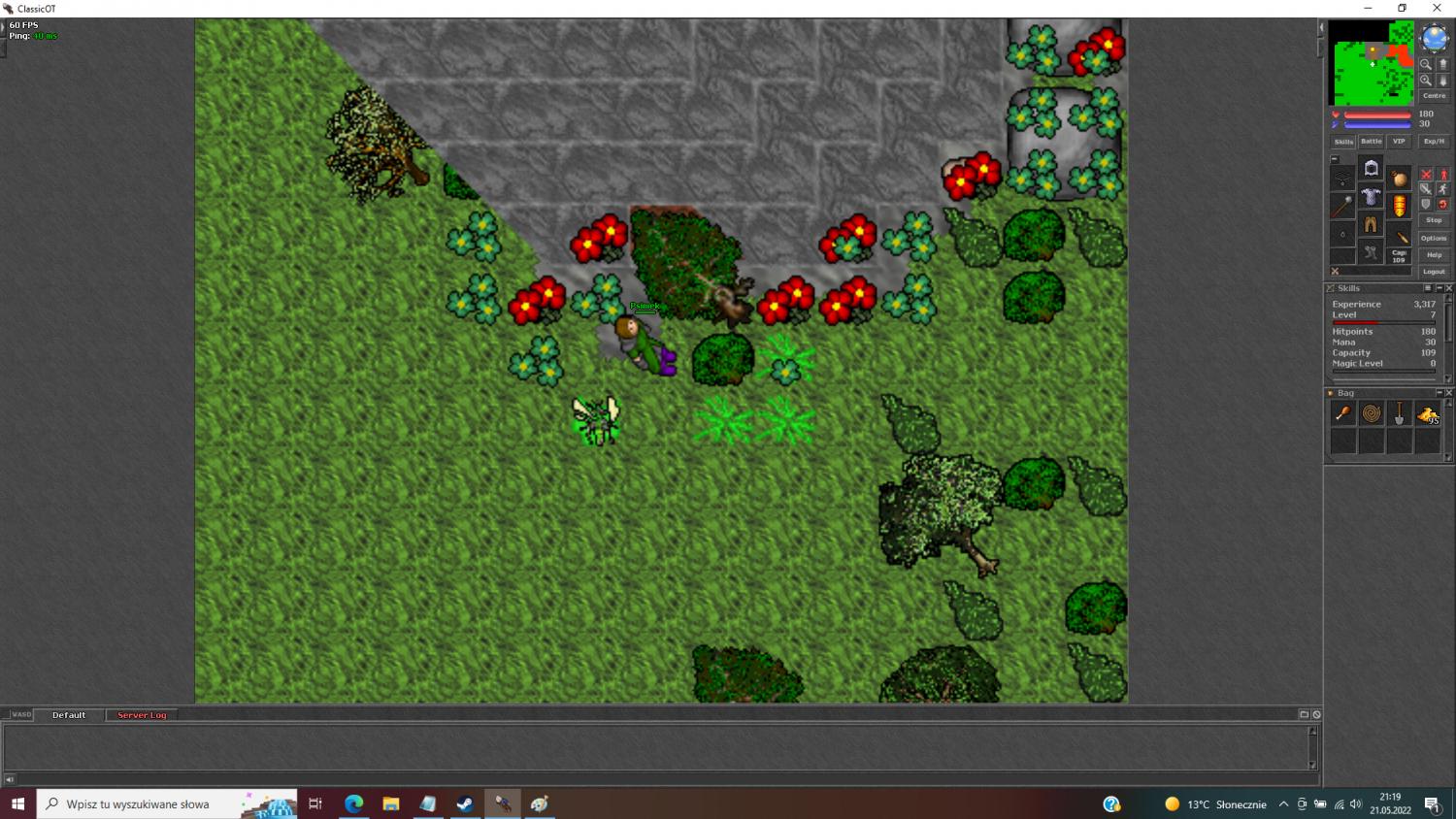The image size is (1456, 819).
Task: Log out with the Logout button
Action: [1434, 272]
